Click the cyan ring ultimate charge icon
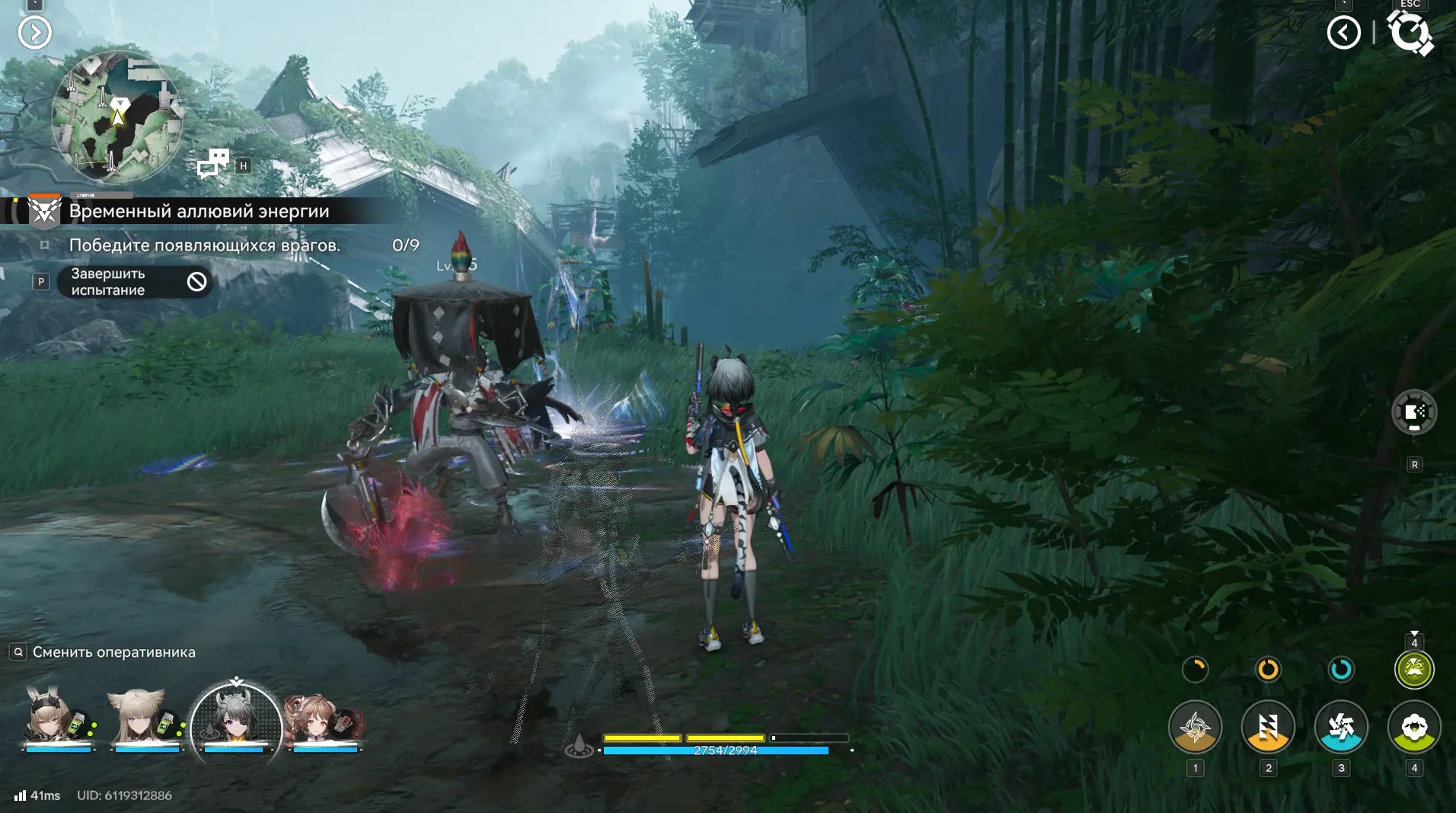This screenshot has height=813, width=1456. pos(1341,670)
